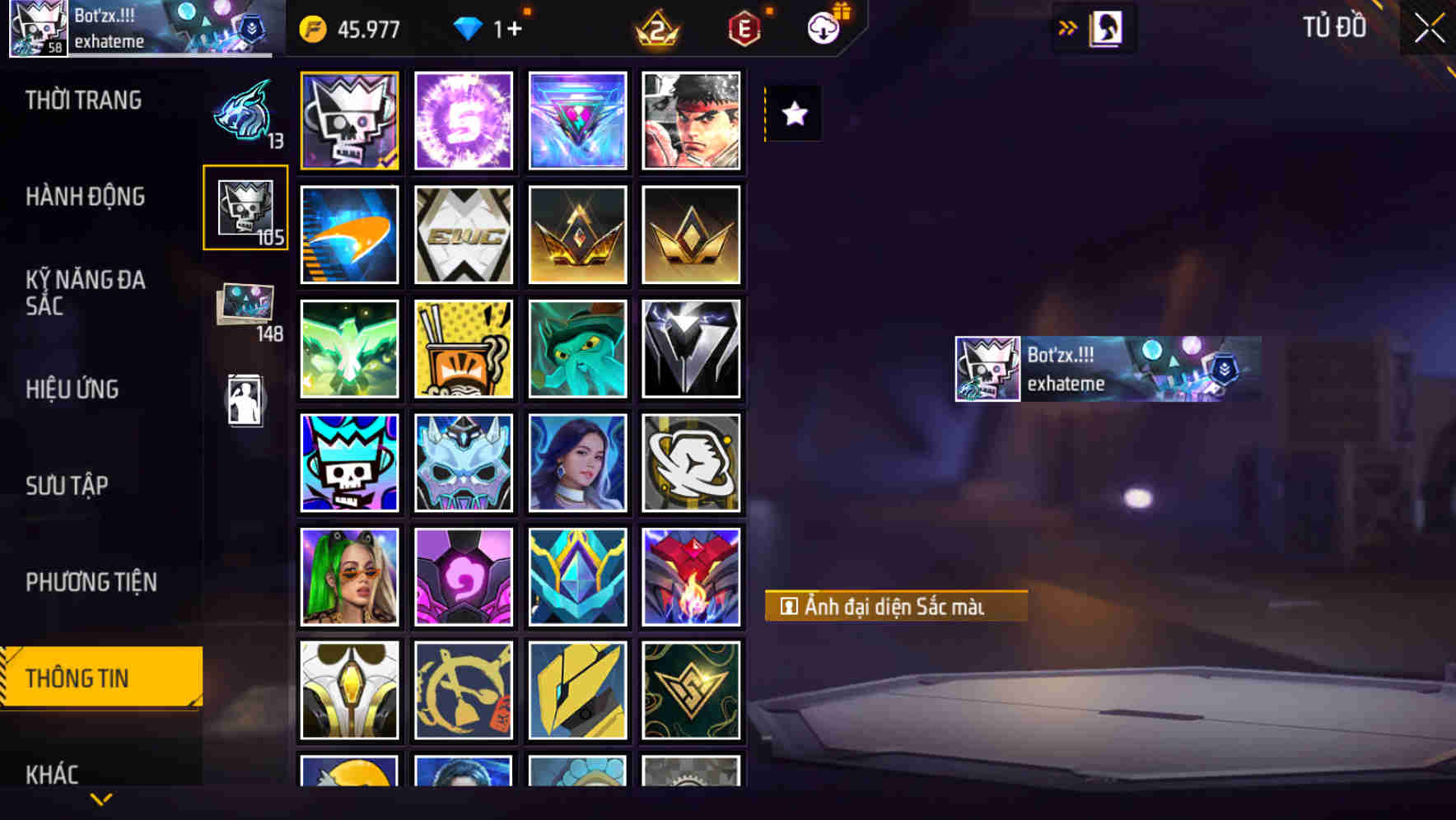Toggle the favorite star next to the avatar grid
The height and width of the screenshot is (820, 1456).
point(793,114)
